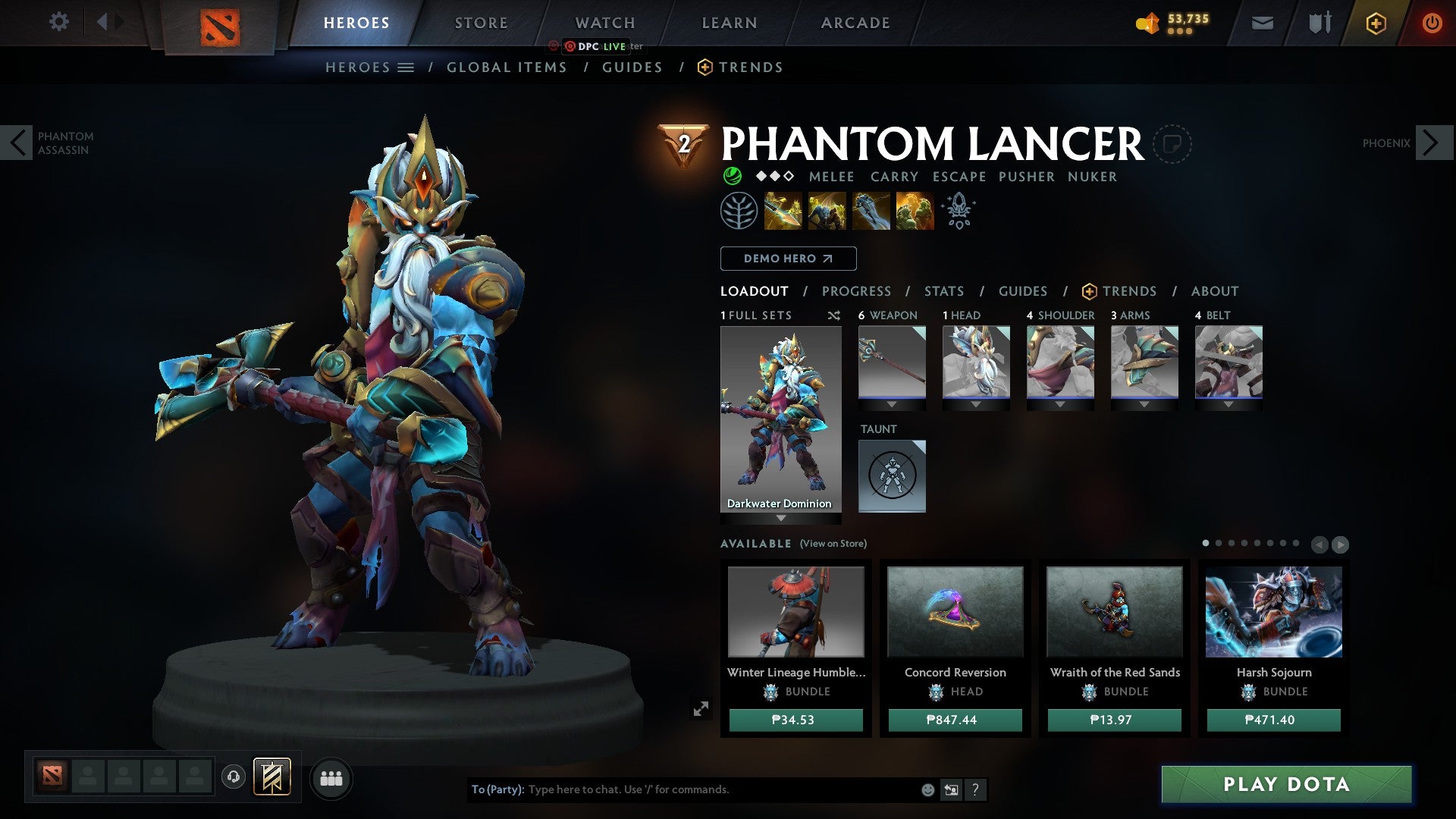Open the next available items page arrow
This screenshot has height=819, width=1456.
point(1341,544)
